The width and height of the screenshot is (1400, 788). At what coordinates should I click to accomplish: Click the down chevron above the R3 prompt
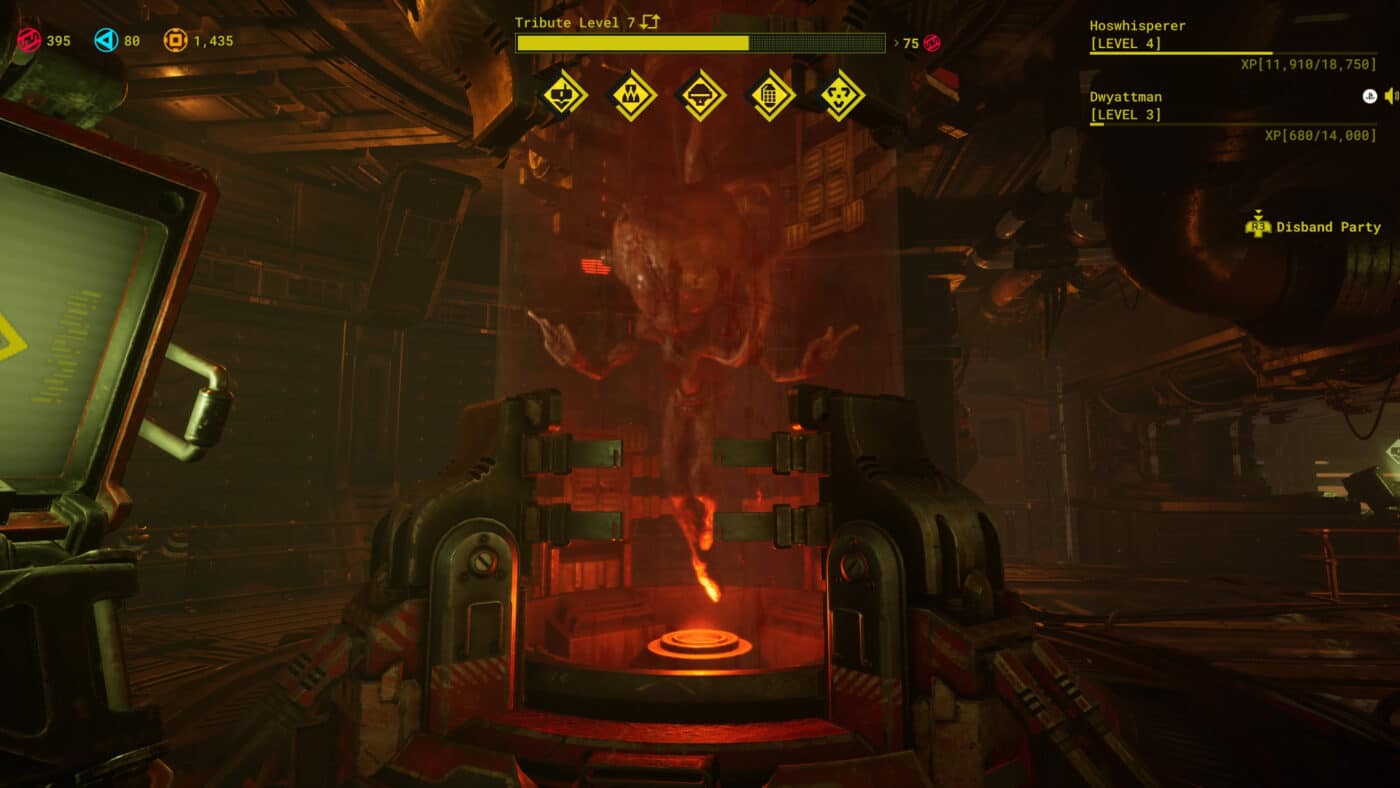coord(1258,212)
